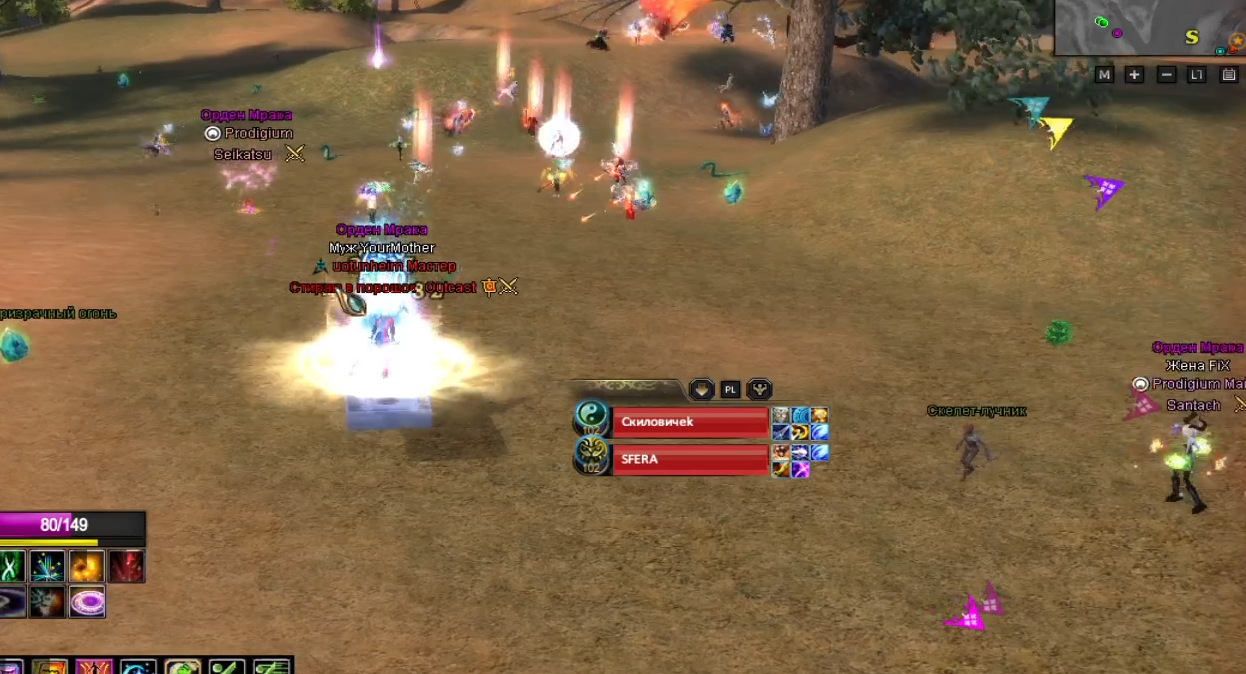Image resolution: width=1246 pixels, height=674 pixels.
Task: Click the orange fire buff icon
Action: [x=87, y=567]
